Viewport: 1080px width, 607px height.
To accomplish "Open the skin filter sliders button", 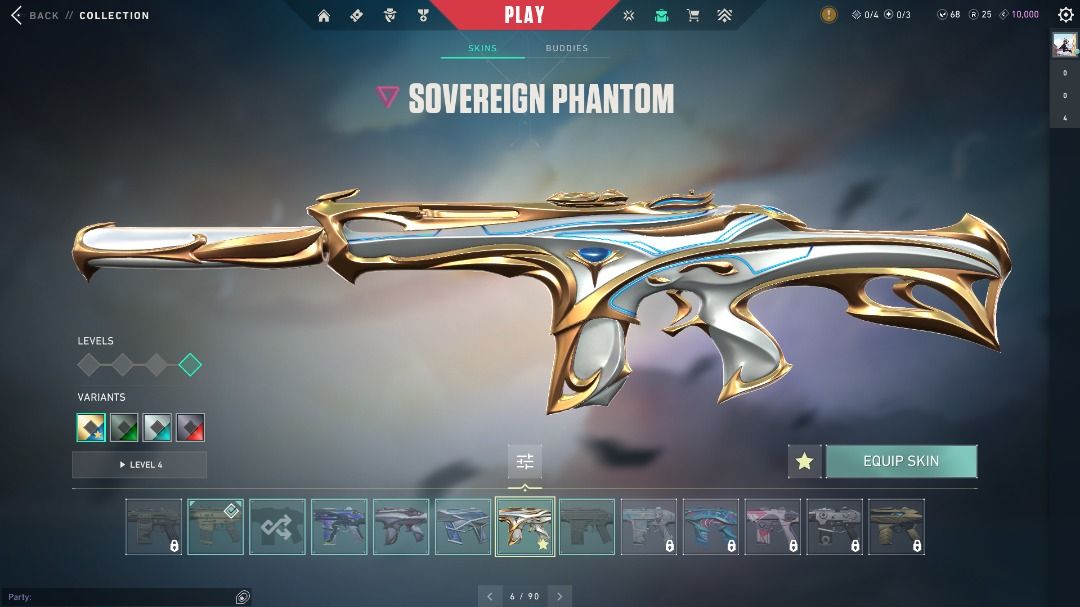I will pos(525,461).
